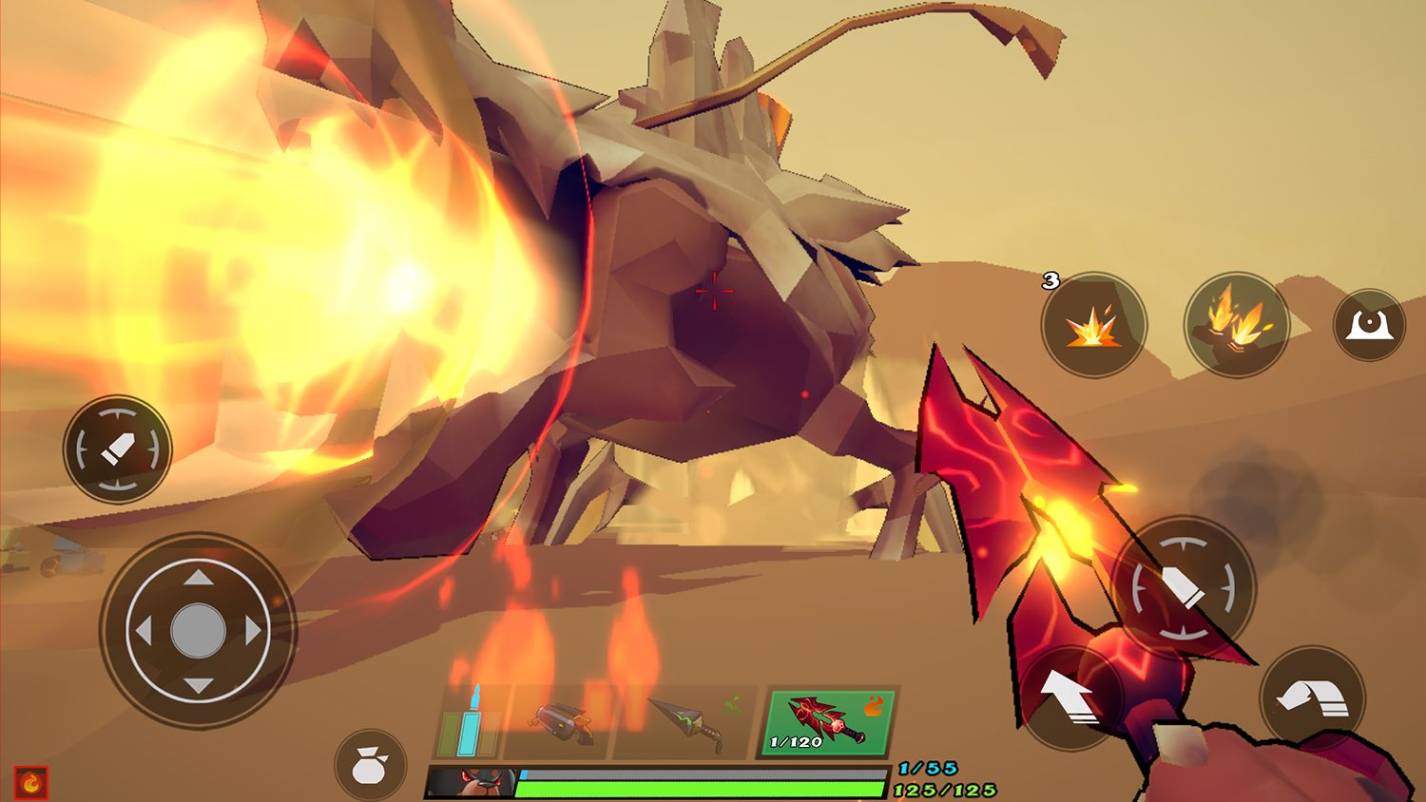Tap the curved arrow dodge button

click(x=1312, y=697)
